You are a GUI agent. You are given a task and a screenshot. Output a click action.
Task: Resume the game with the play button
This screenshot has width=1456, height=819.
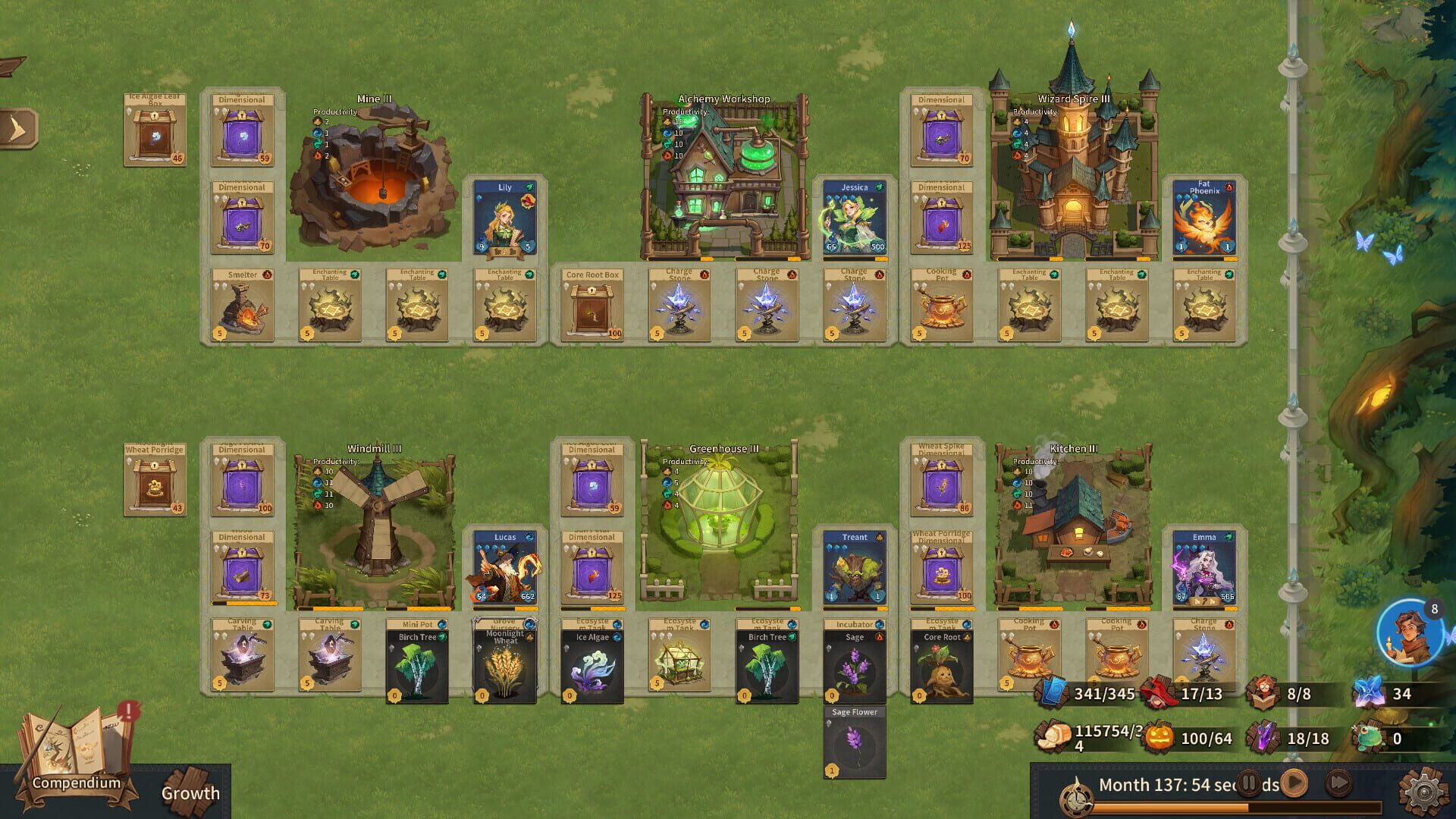pos(1294,782)
